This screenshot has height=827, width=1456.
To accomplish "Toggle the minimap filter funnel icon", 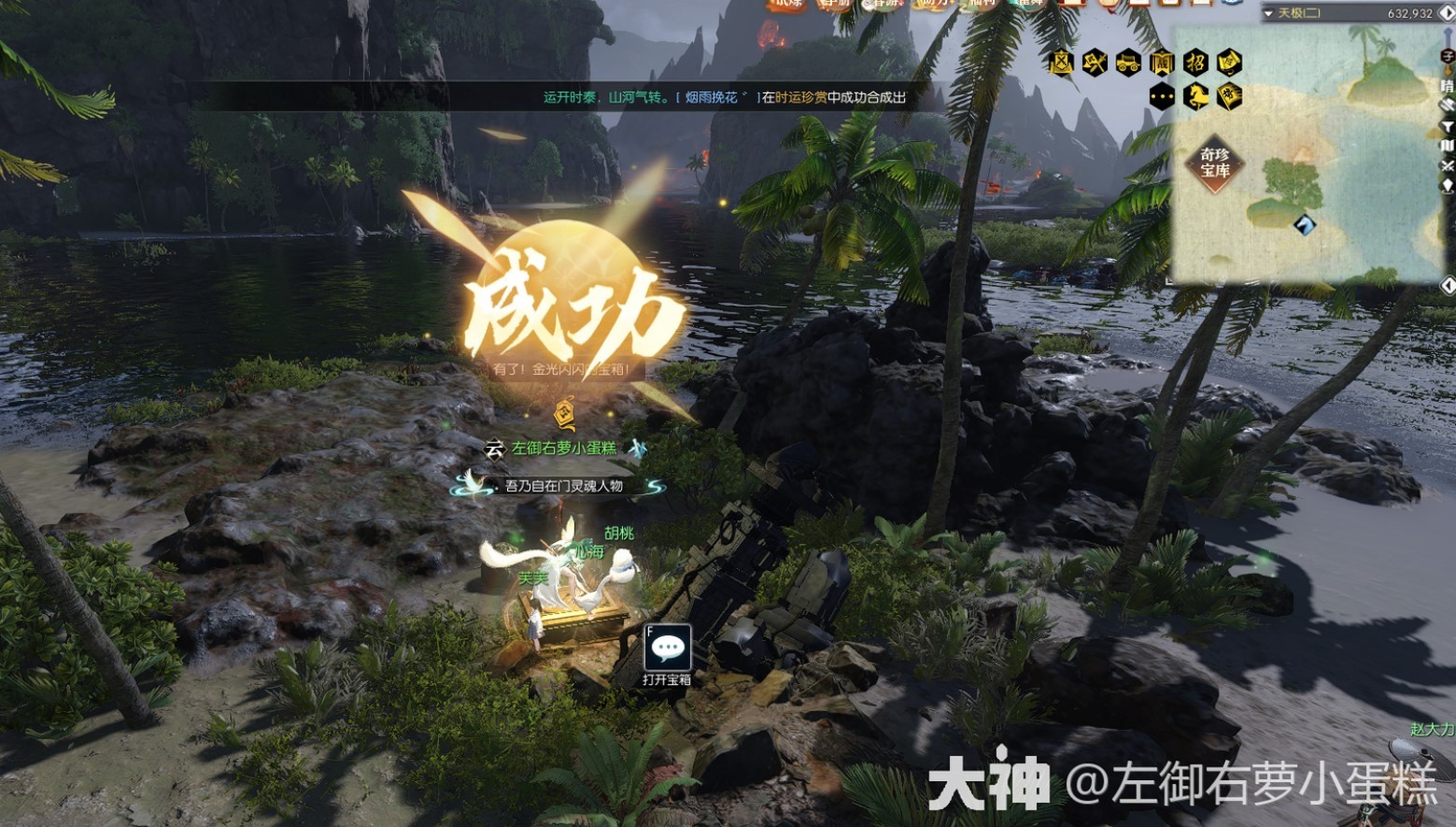I will (x=1448, y=126).
